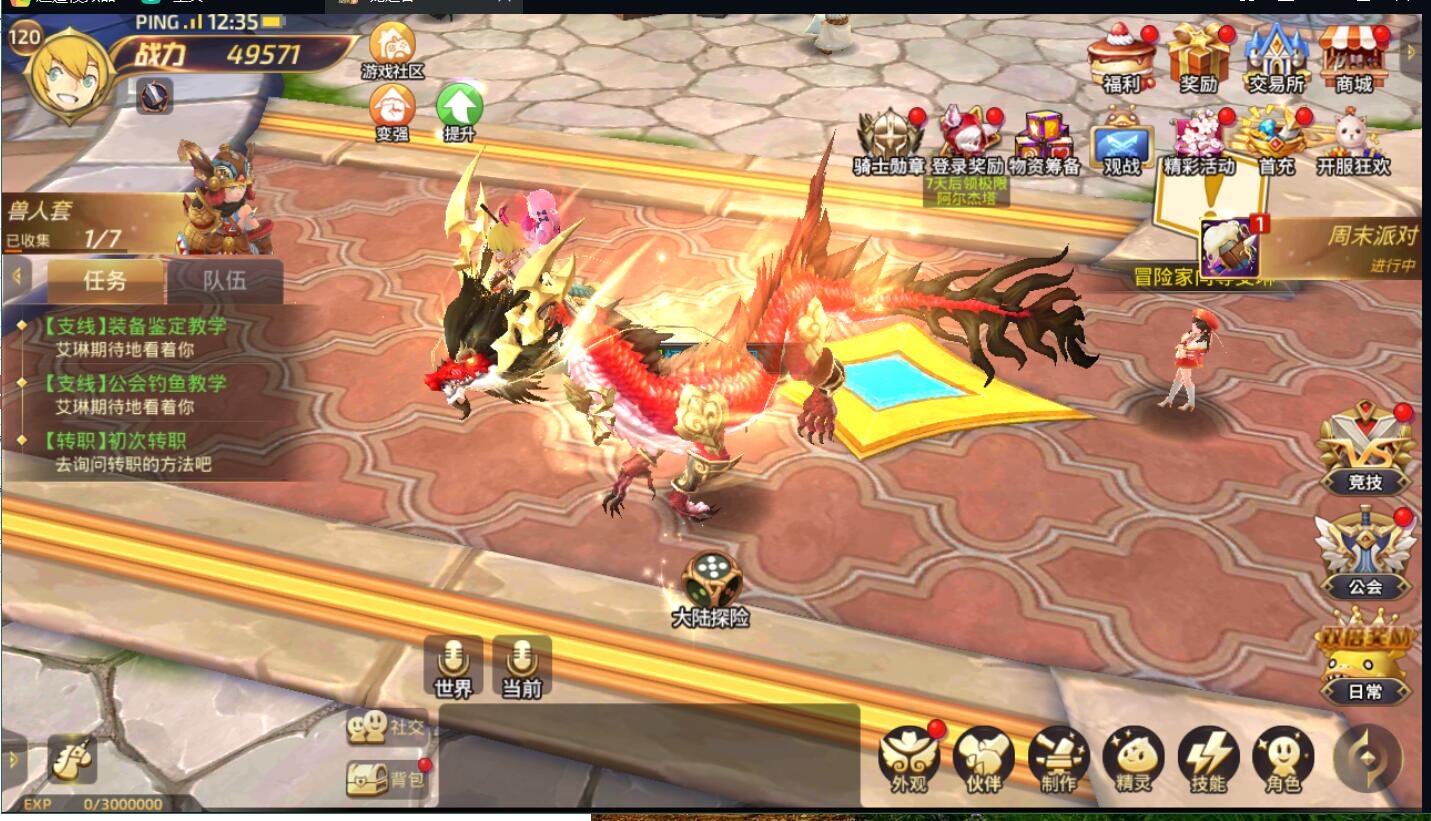Open the 伙伴 companions menu

point(984,758)
